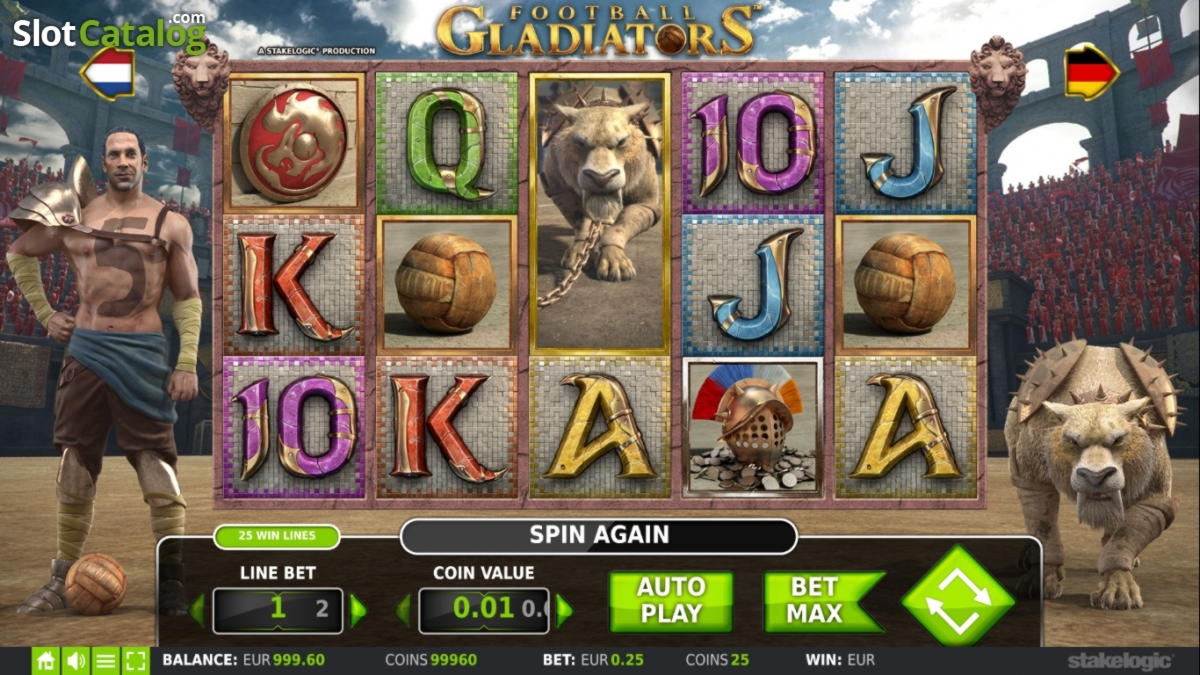Show the 25 Win Lines info
The image size is (1200, 675).
pos(276,536)
